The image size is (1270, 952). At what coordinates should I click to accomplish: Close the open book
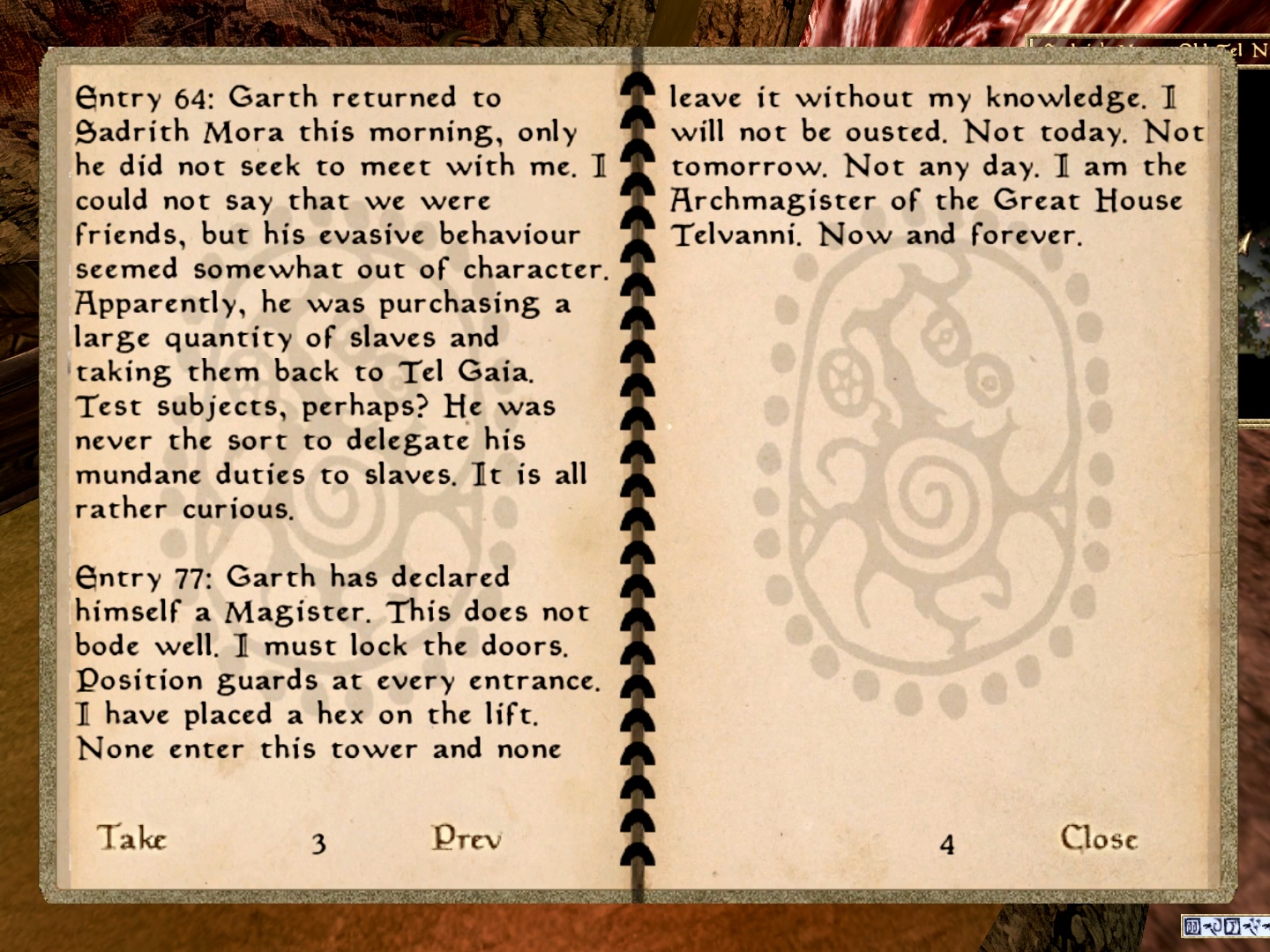1099,837
